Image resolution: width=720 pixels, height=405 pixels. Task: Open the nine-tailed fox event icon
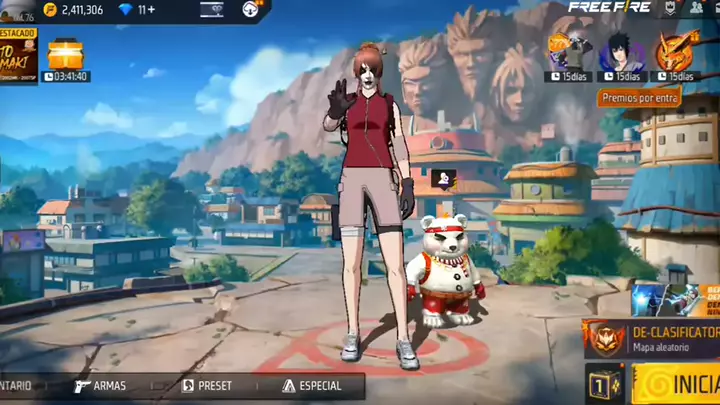click(675, 50)
